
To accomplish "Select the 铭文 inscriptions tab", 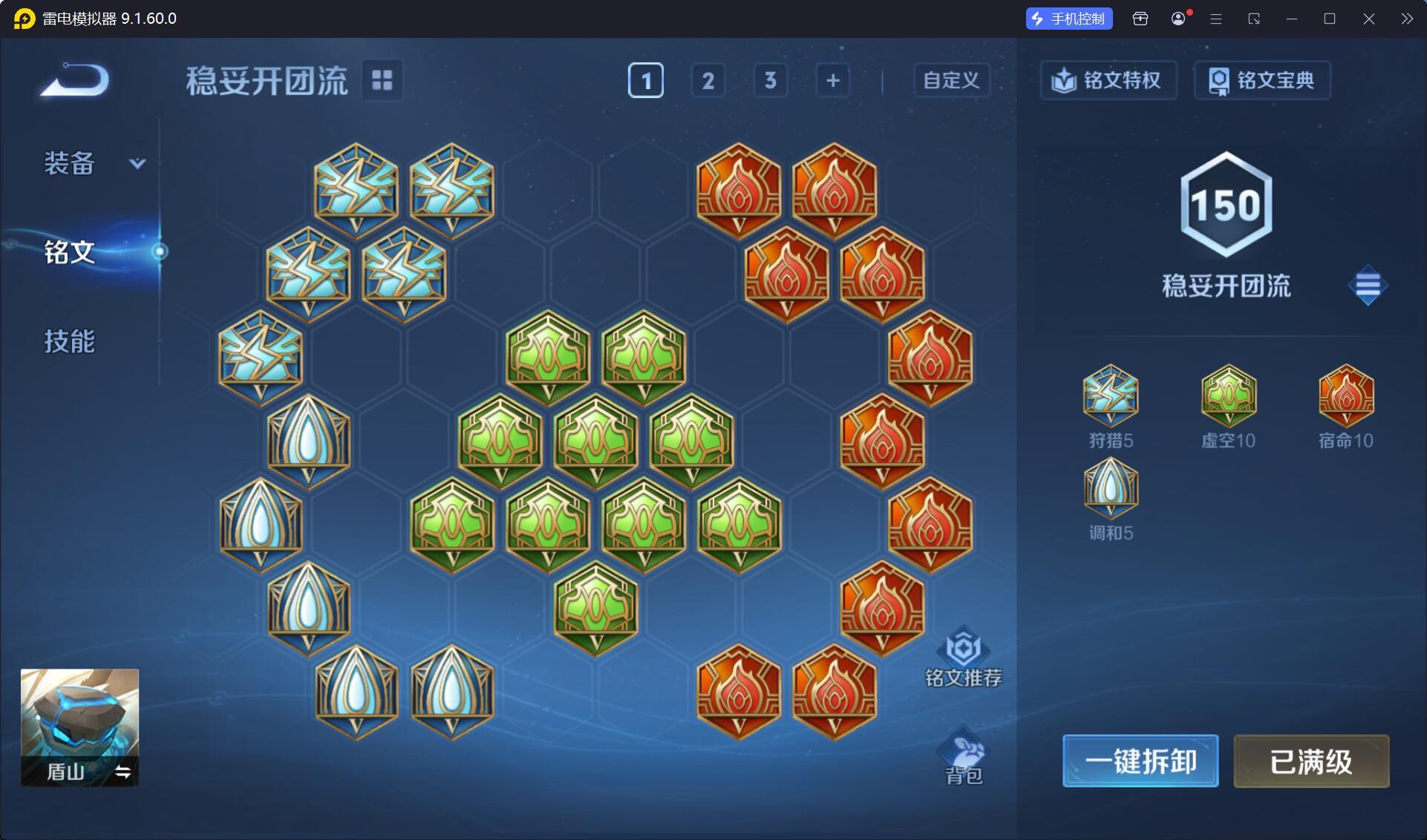I will point(70,252).
